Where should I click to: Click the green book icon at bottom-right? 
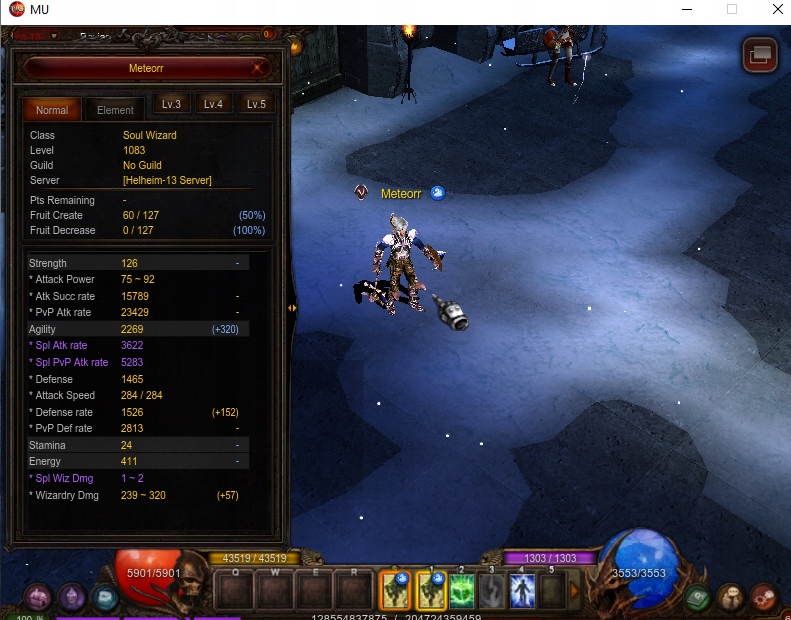click(698, 597)
